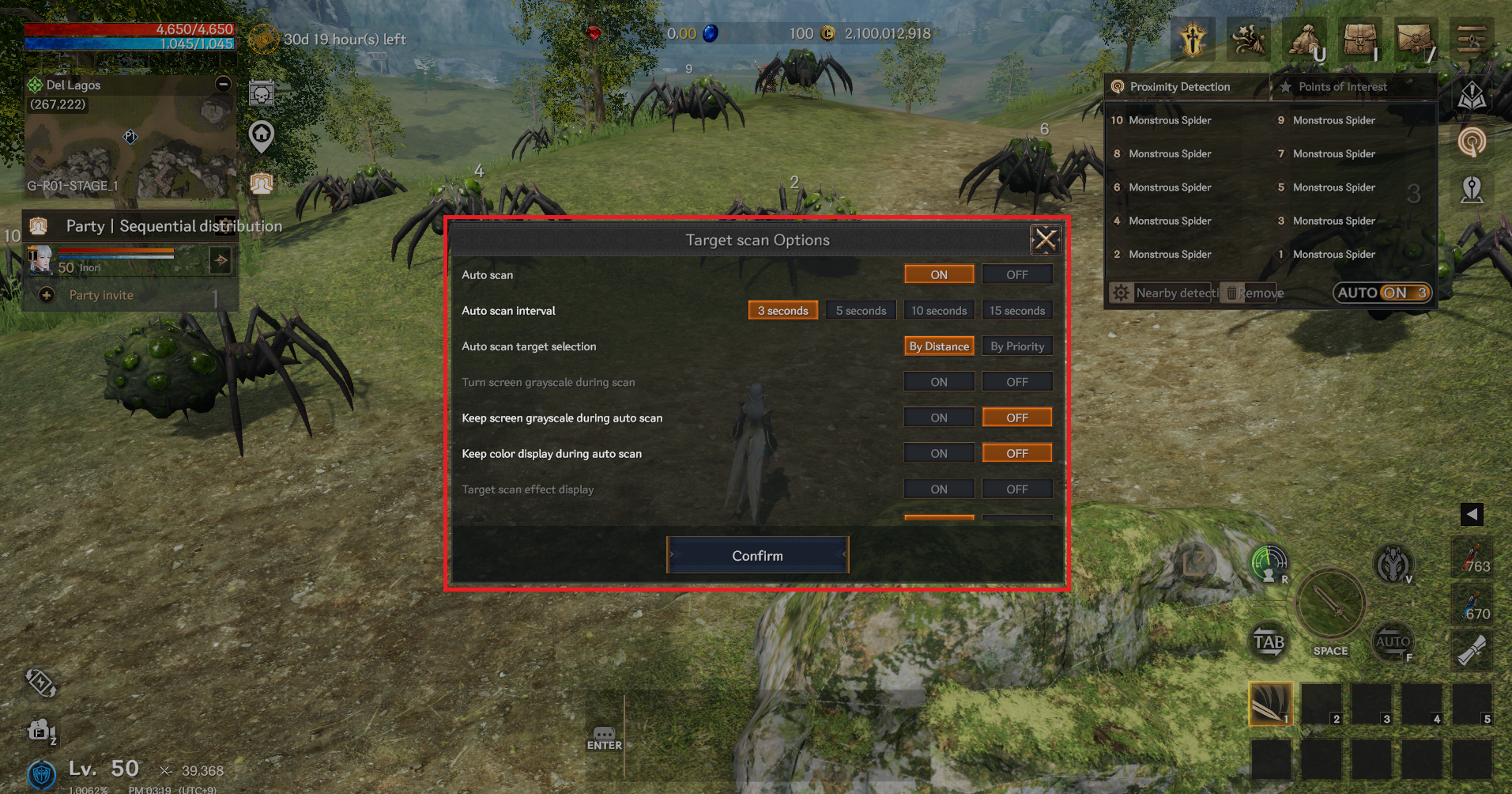Viewport: 1512px width, 794px height.
Task: Set auto scan interval to 10 seconds
Action: [938, 311]
